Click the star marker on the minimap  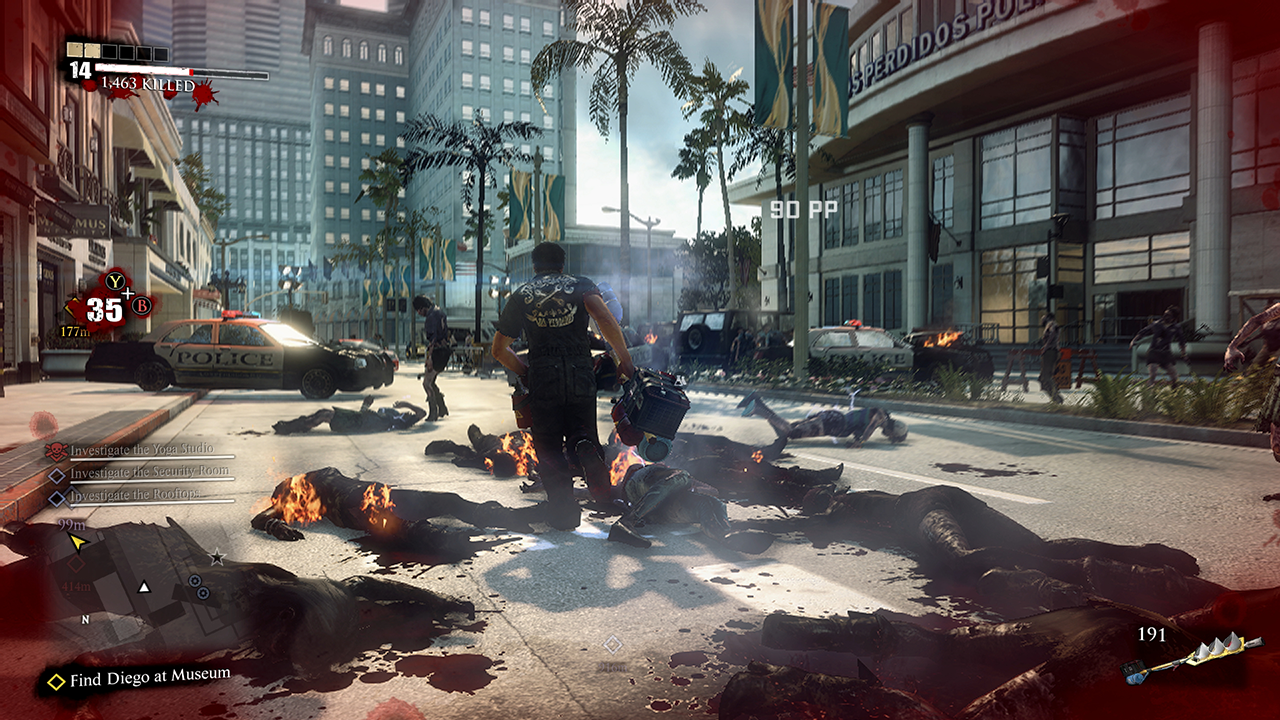click(x=217, y=557)
